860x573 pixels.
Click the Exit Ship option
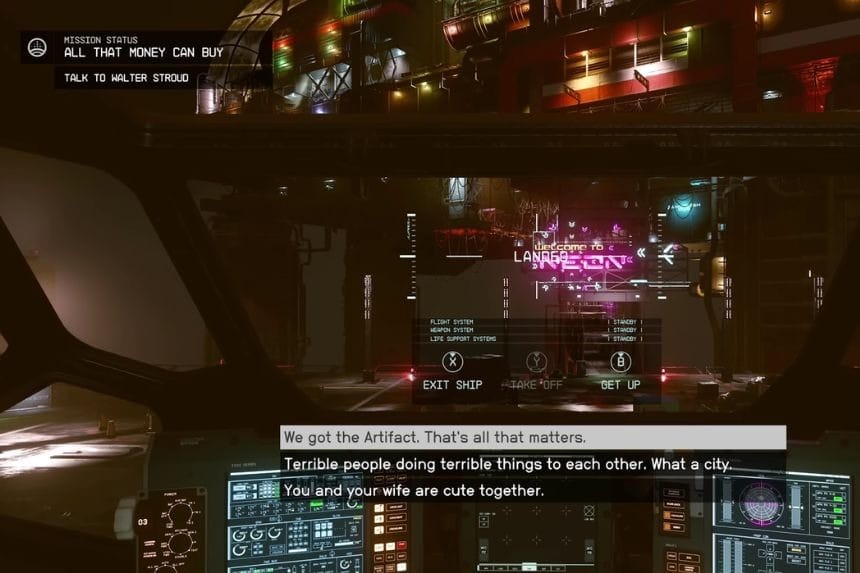[x=452, y=371]
